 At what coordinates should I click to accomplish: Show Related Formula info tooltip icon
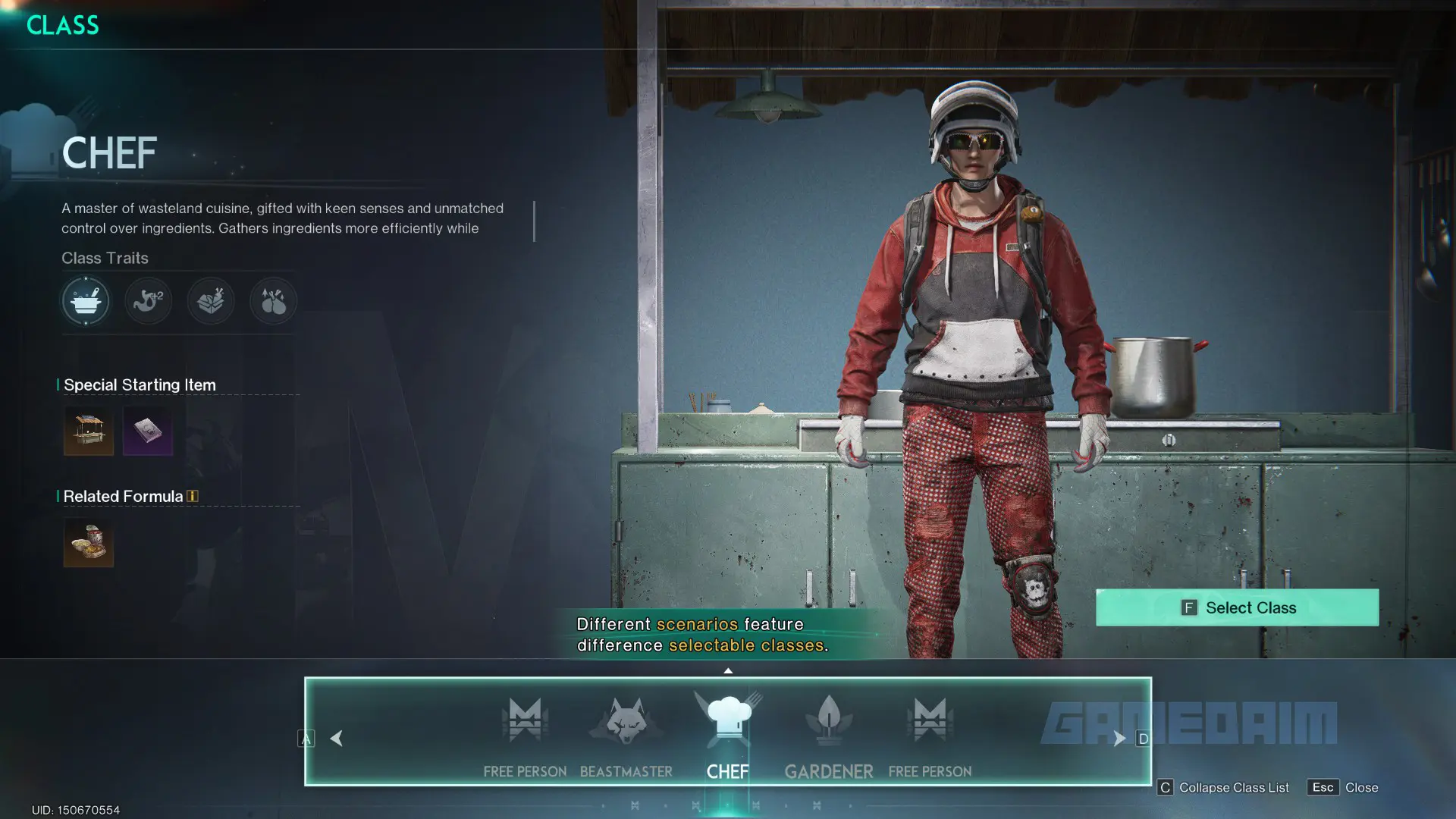point(193,496)
